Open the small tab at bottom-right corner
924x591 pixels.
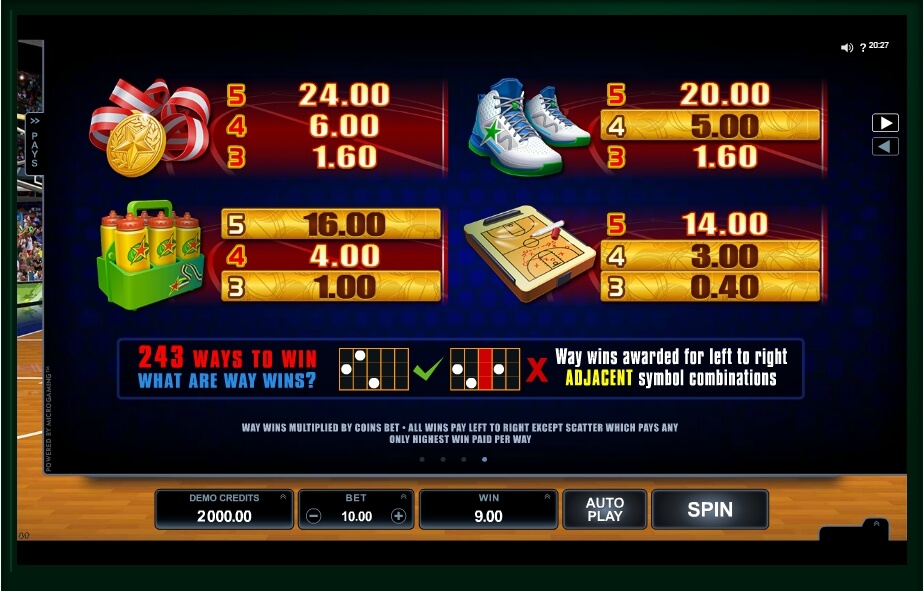(877, 525)
